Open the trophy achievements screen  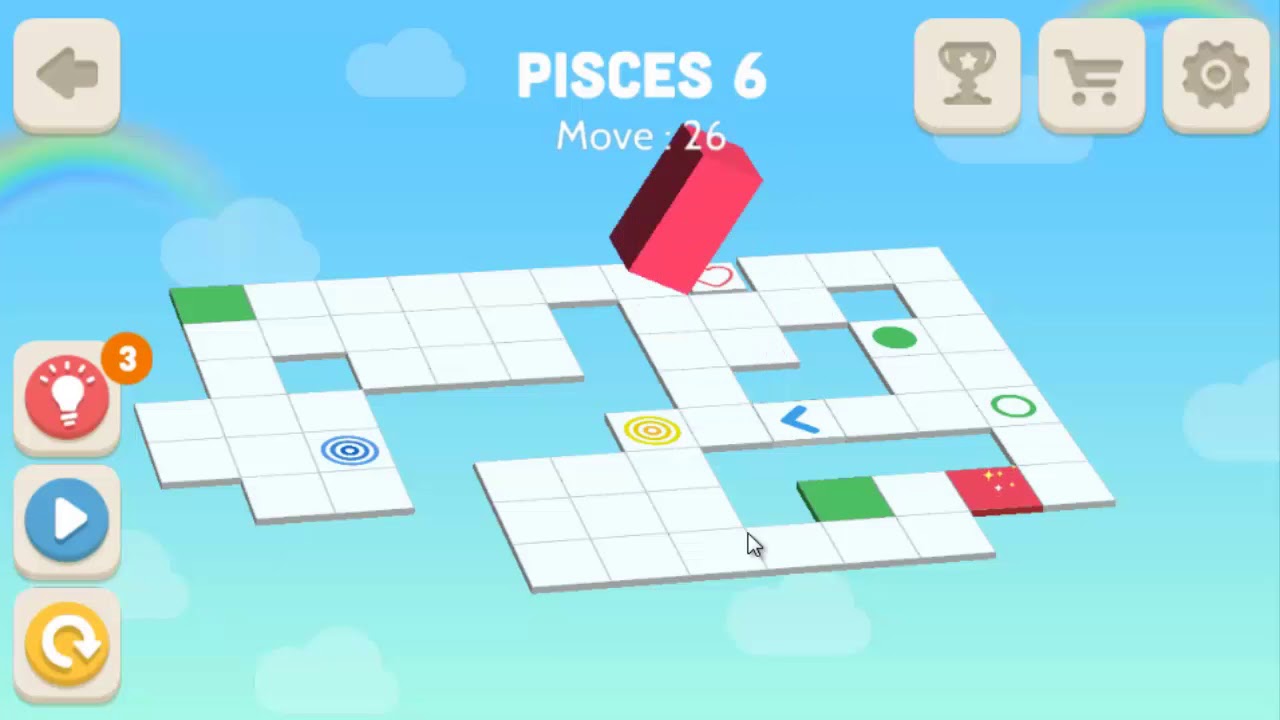966,75
